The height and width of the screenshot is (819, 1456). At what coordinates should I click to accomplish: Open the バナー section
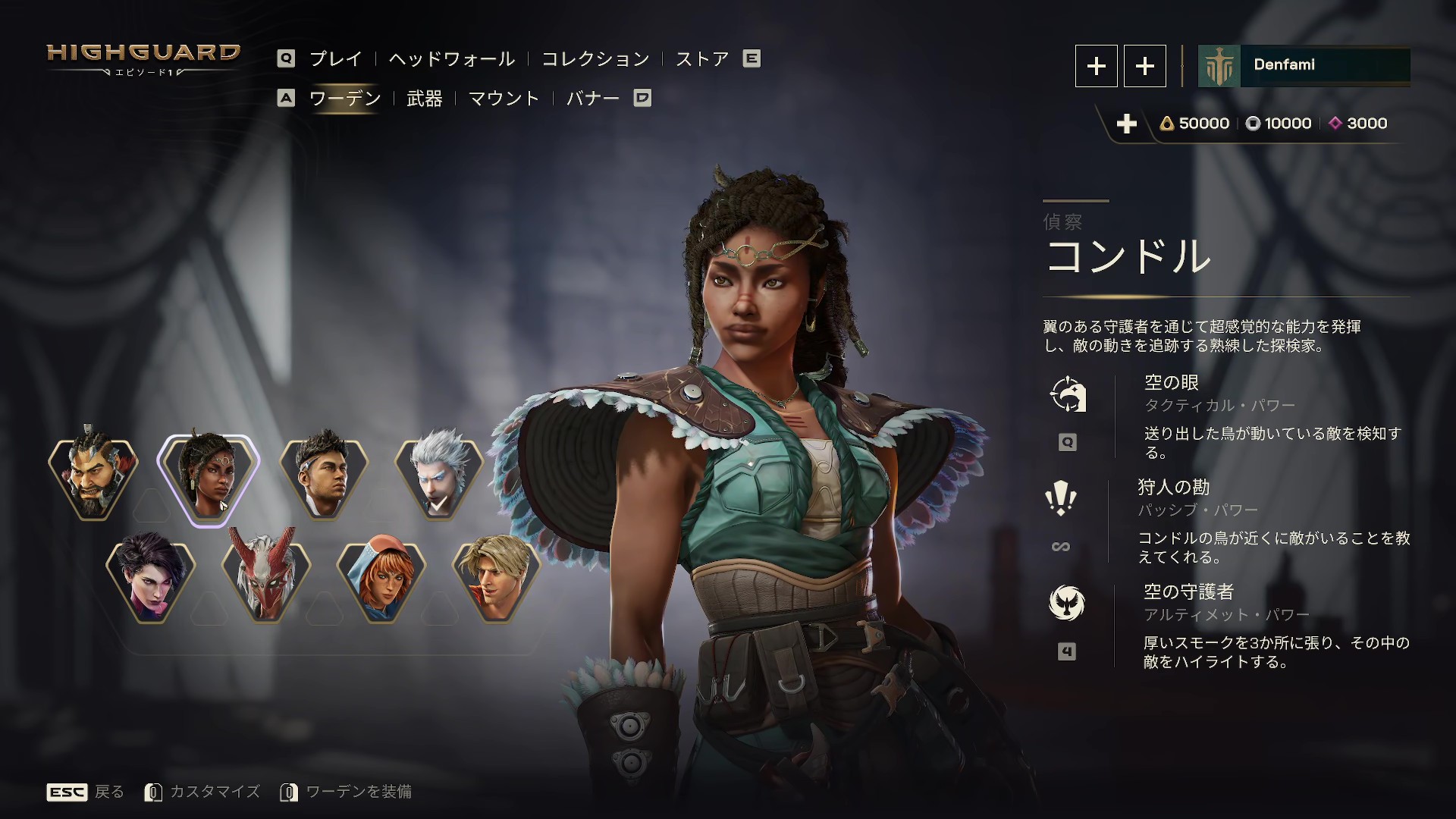click(593, 99)
